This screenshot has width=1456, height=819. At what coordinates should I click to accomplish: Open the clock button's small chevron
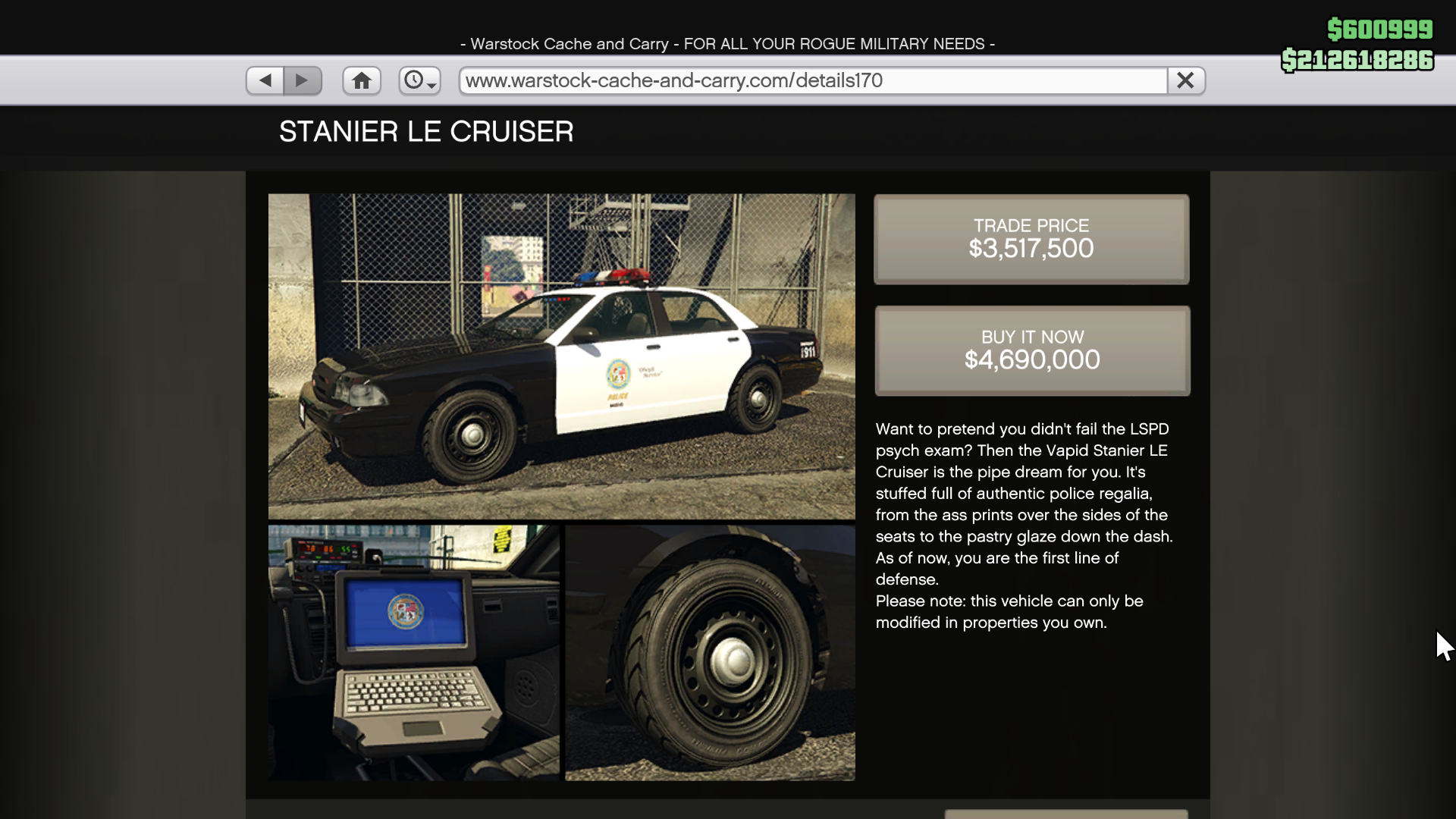[x=431, y=85]
